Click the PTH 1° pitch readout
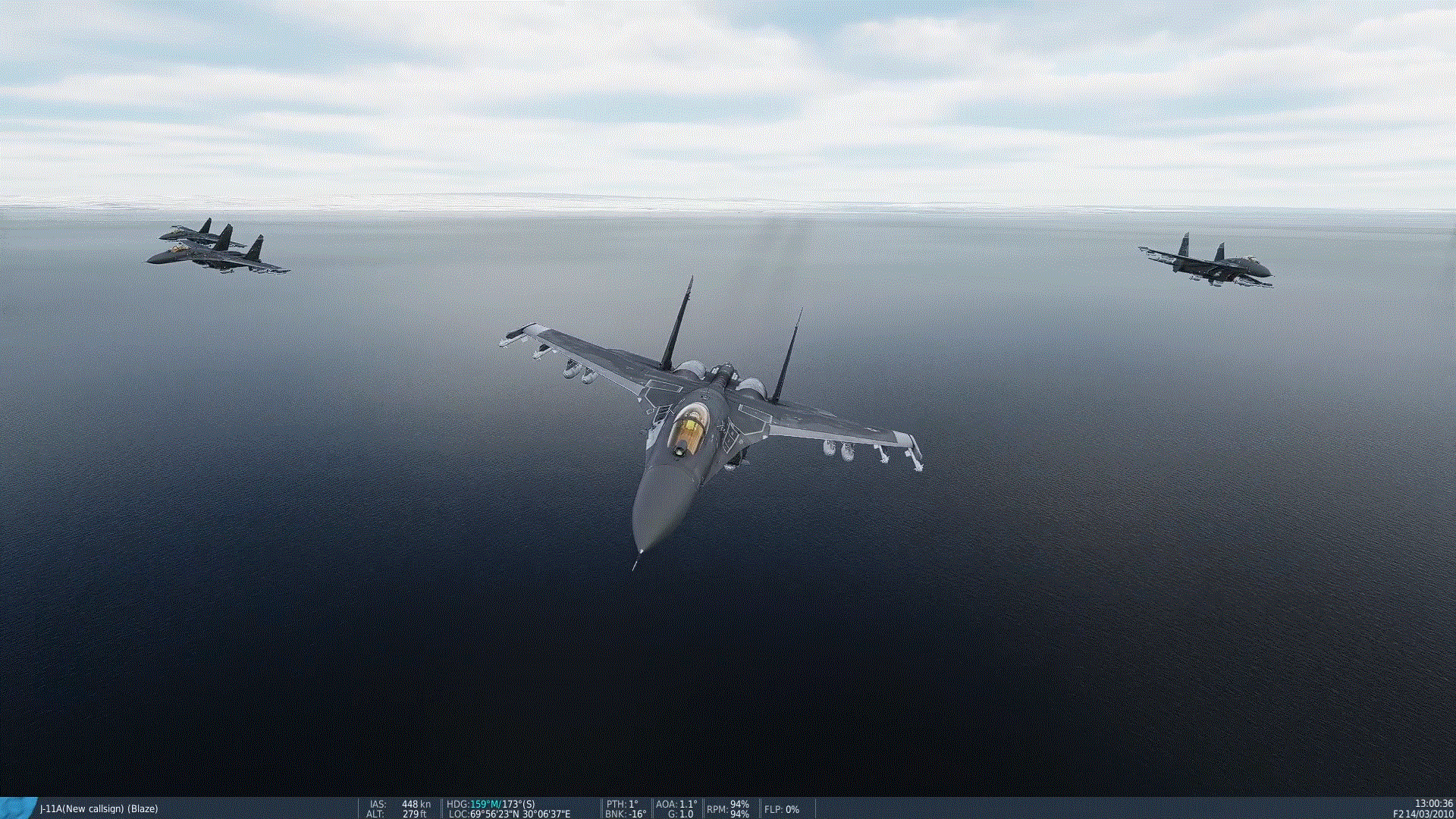The width and height of the screenshot is (1456, 819). tap(622, 805)
